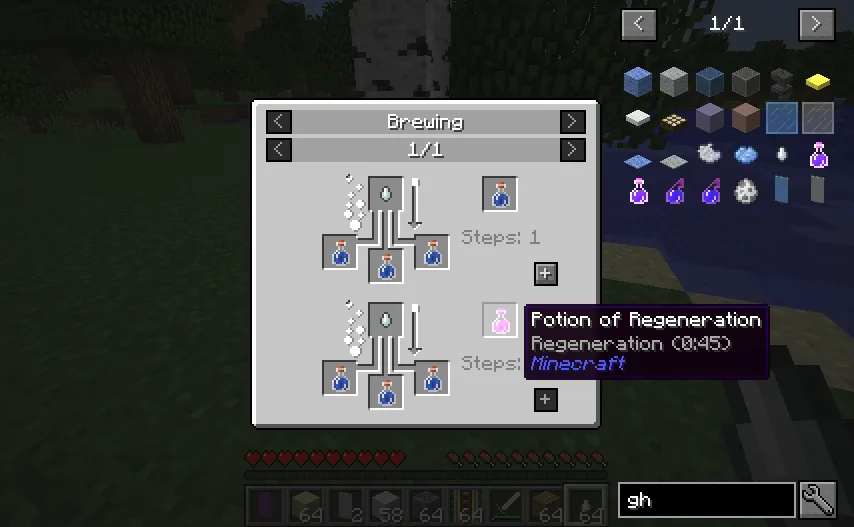Image resolution: width=854 pixels, height=527 pixels.
Task: Choose the light gray dye item
Action: [x=710, y=154]
